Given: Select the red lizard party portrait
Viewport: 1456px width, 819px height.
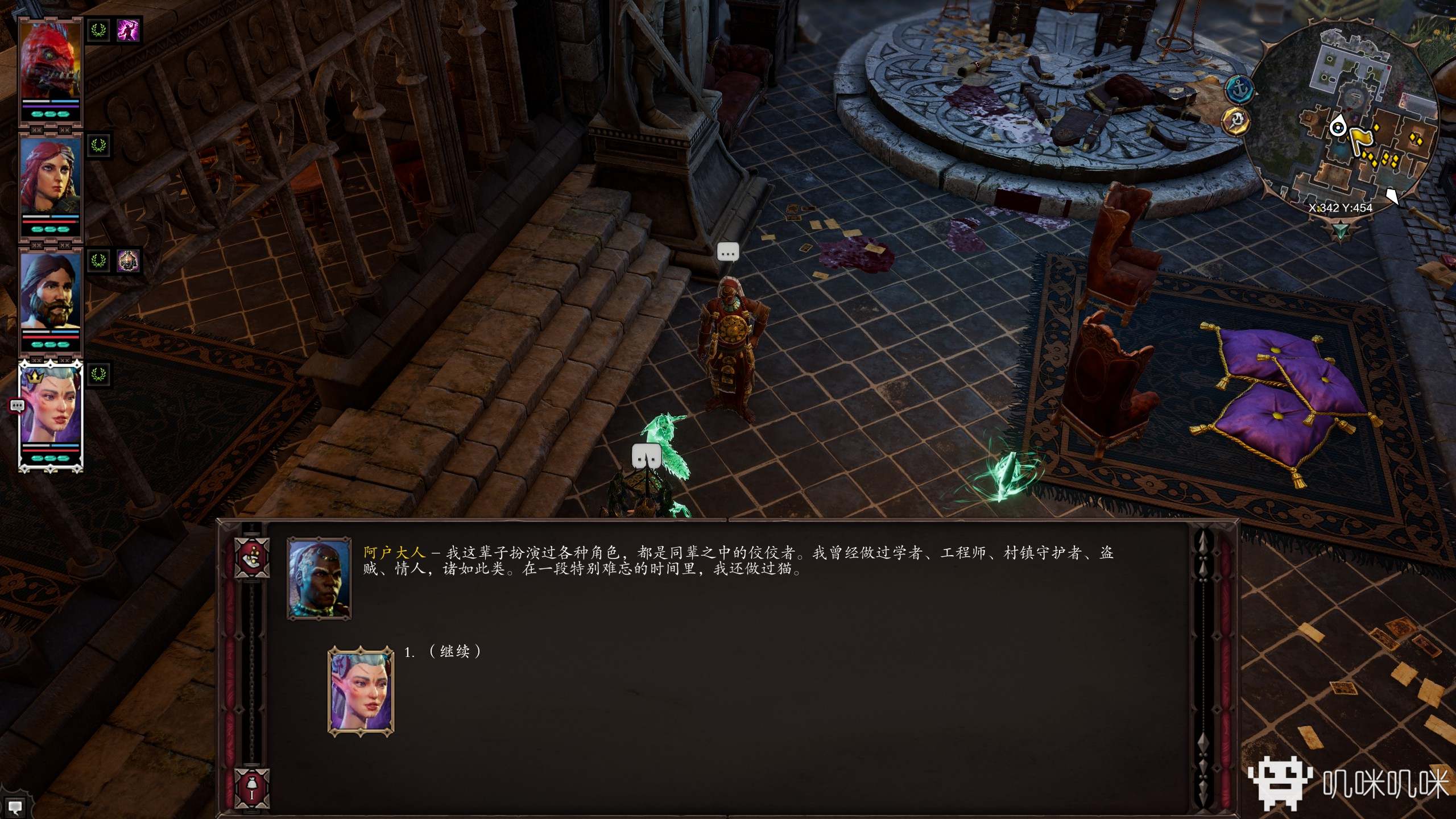Looking at the screenshot, I should point(51,63).
